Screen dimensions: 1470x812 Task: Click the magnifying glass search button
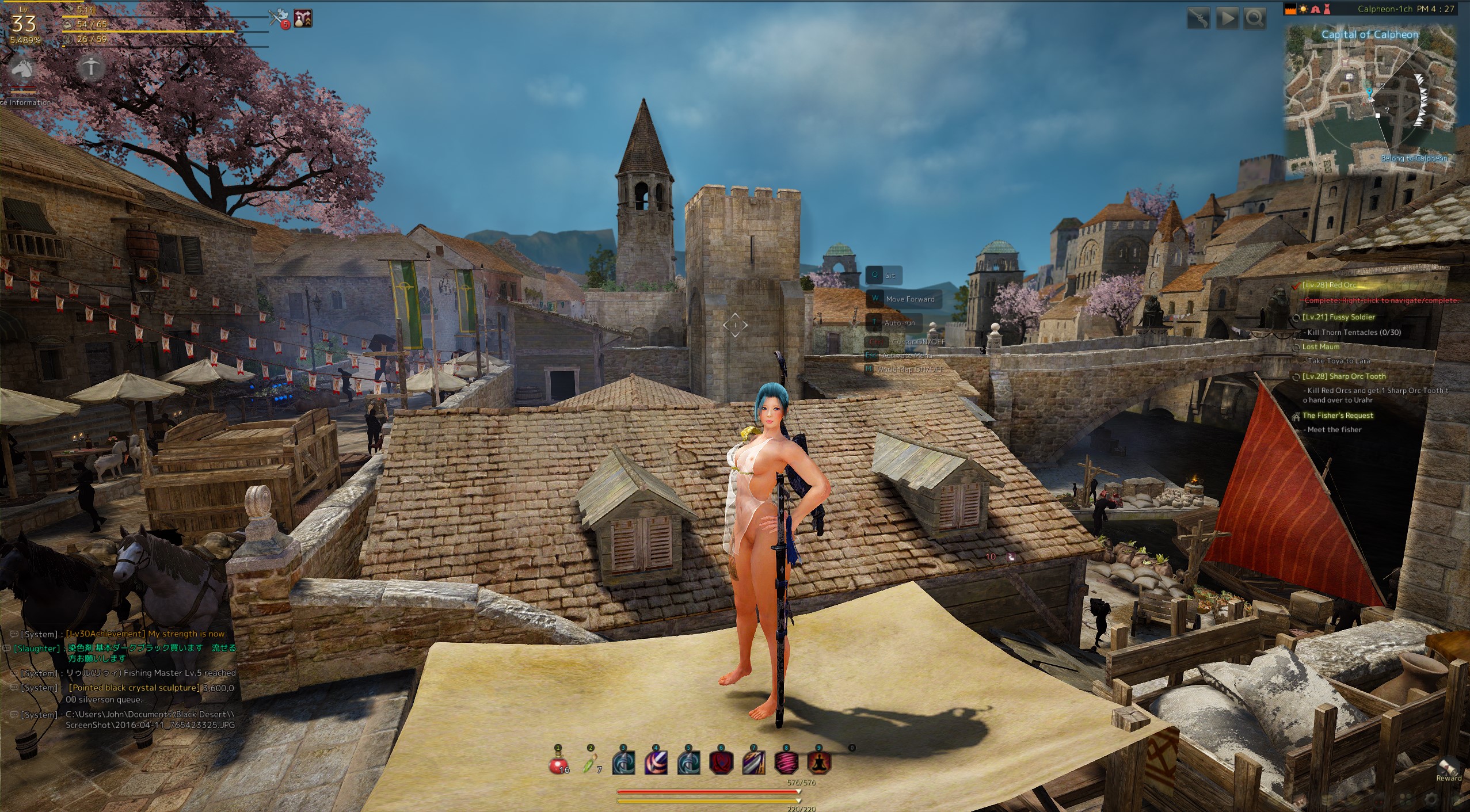click(1254, 18)
